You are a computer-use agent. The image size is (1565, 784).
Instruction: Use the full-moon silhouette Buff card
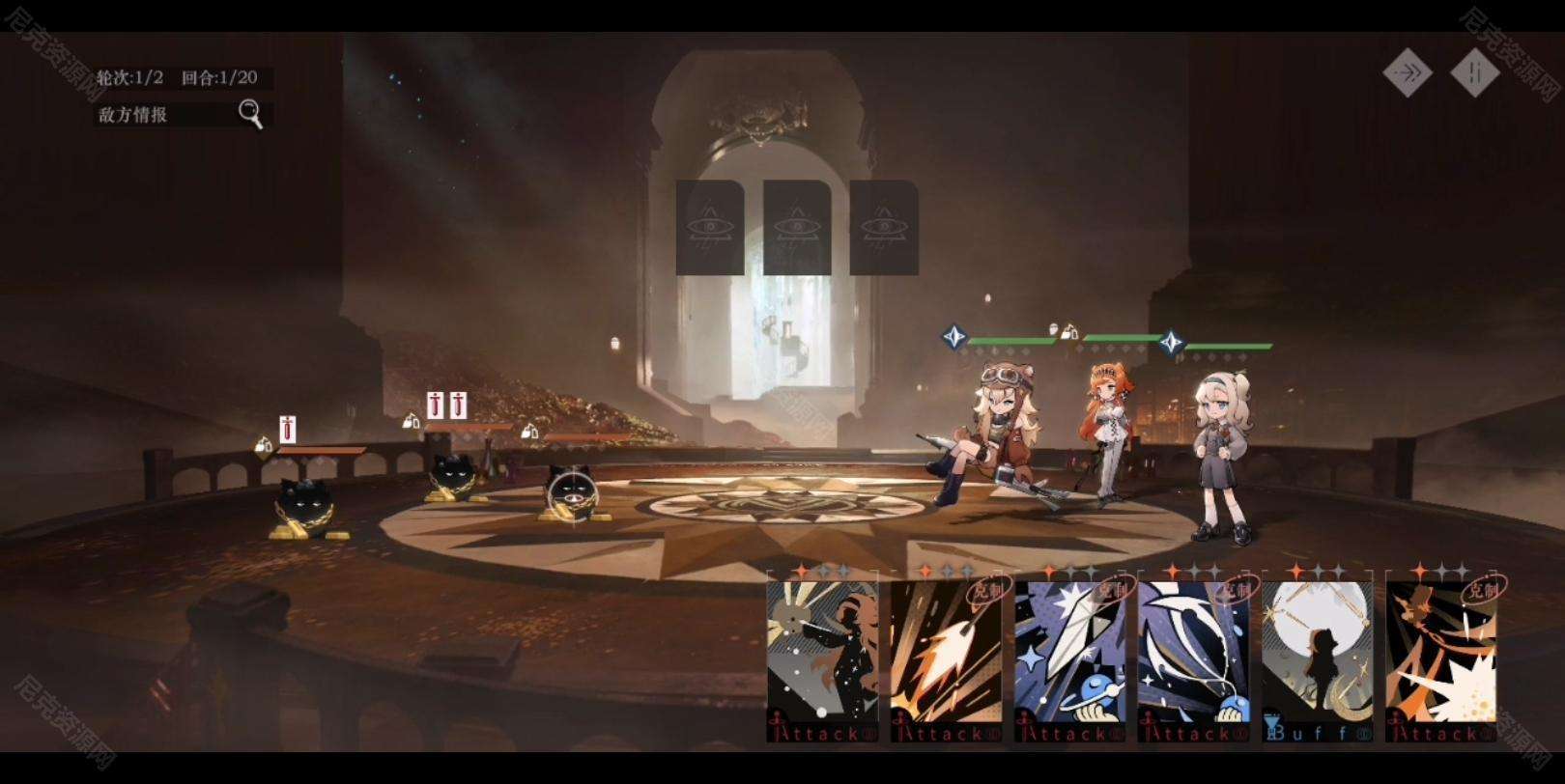1317,661
